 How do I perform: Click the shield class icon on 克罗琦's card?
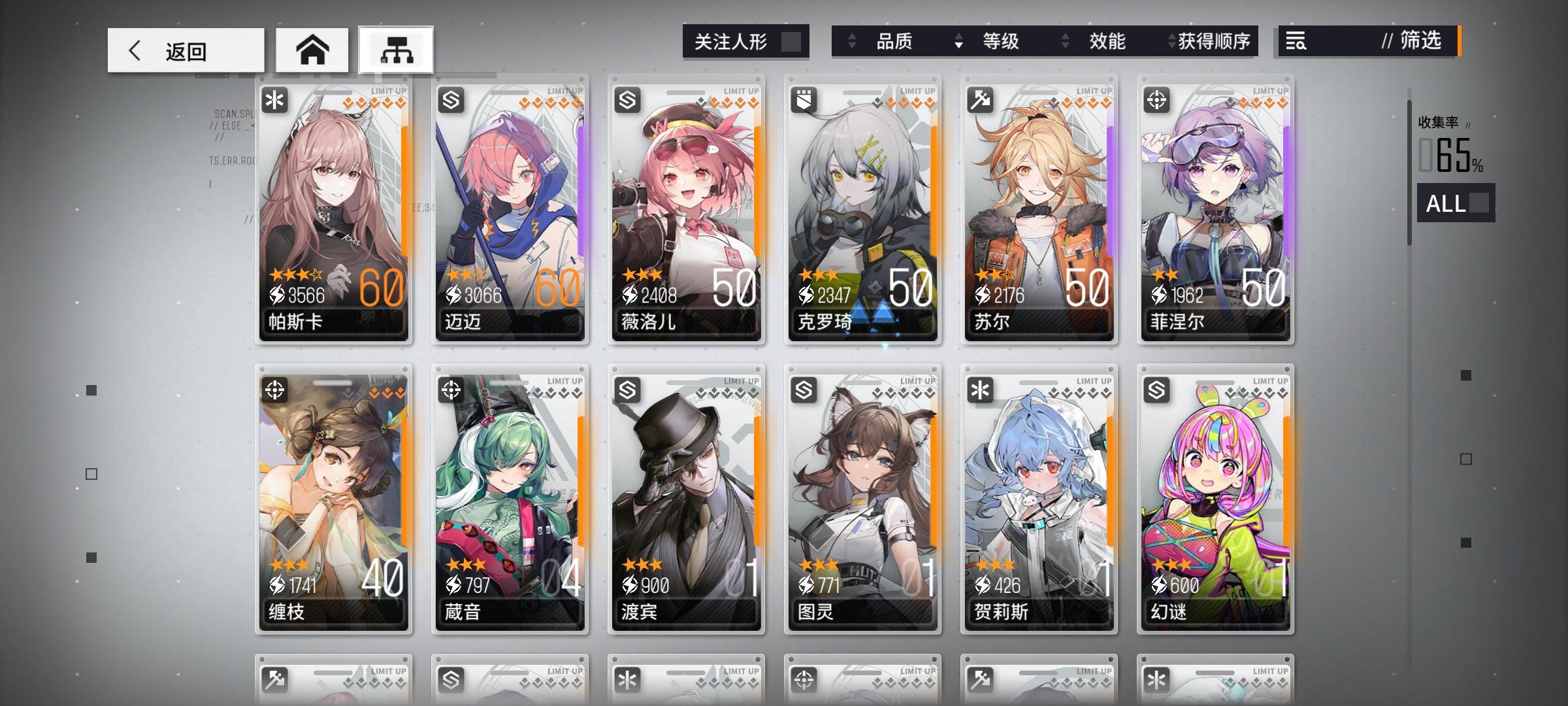tap(804, 99)
